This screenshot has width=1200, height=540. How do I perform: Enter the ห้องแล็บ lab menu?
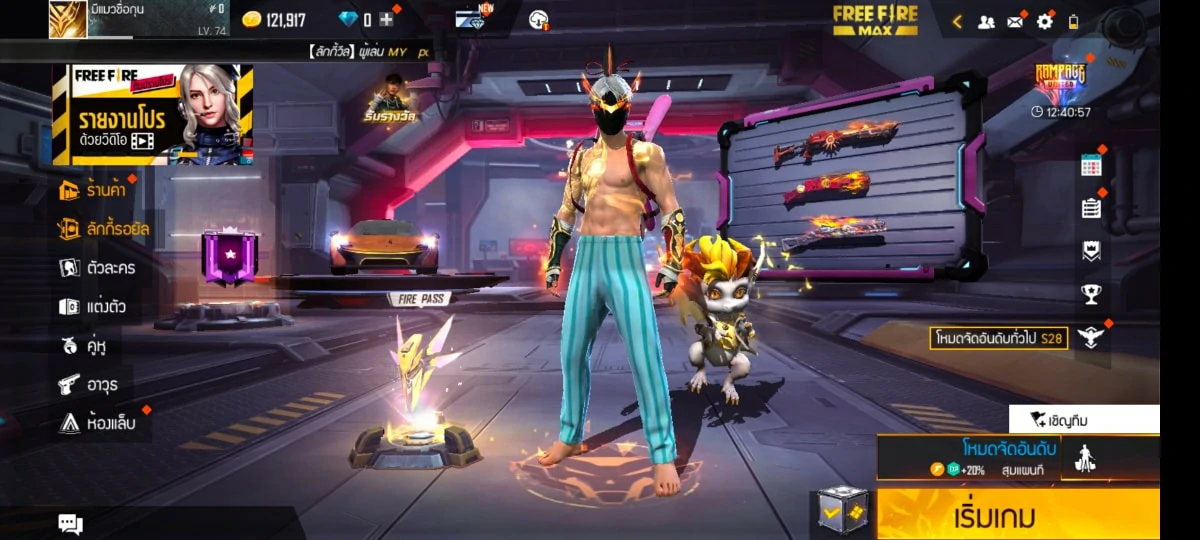[x=98, y=423]
